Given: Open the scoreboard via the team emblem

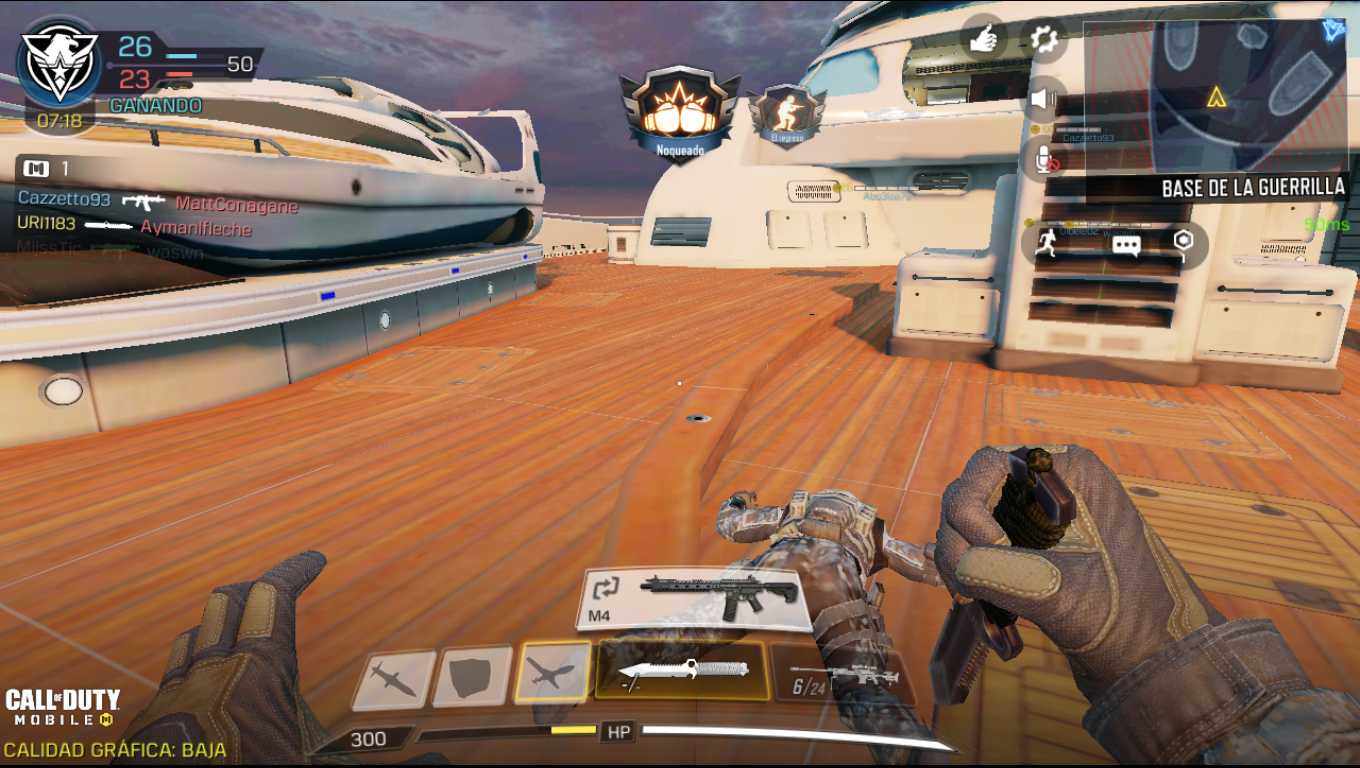Looking at the screenshot, I should [59, 62].
